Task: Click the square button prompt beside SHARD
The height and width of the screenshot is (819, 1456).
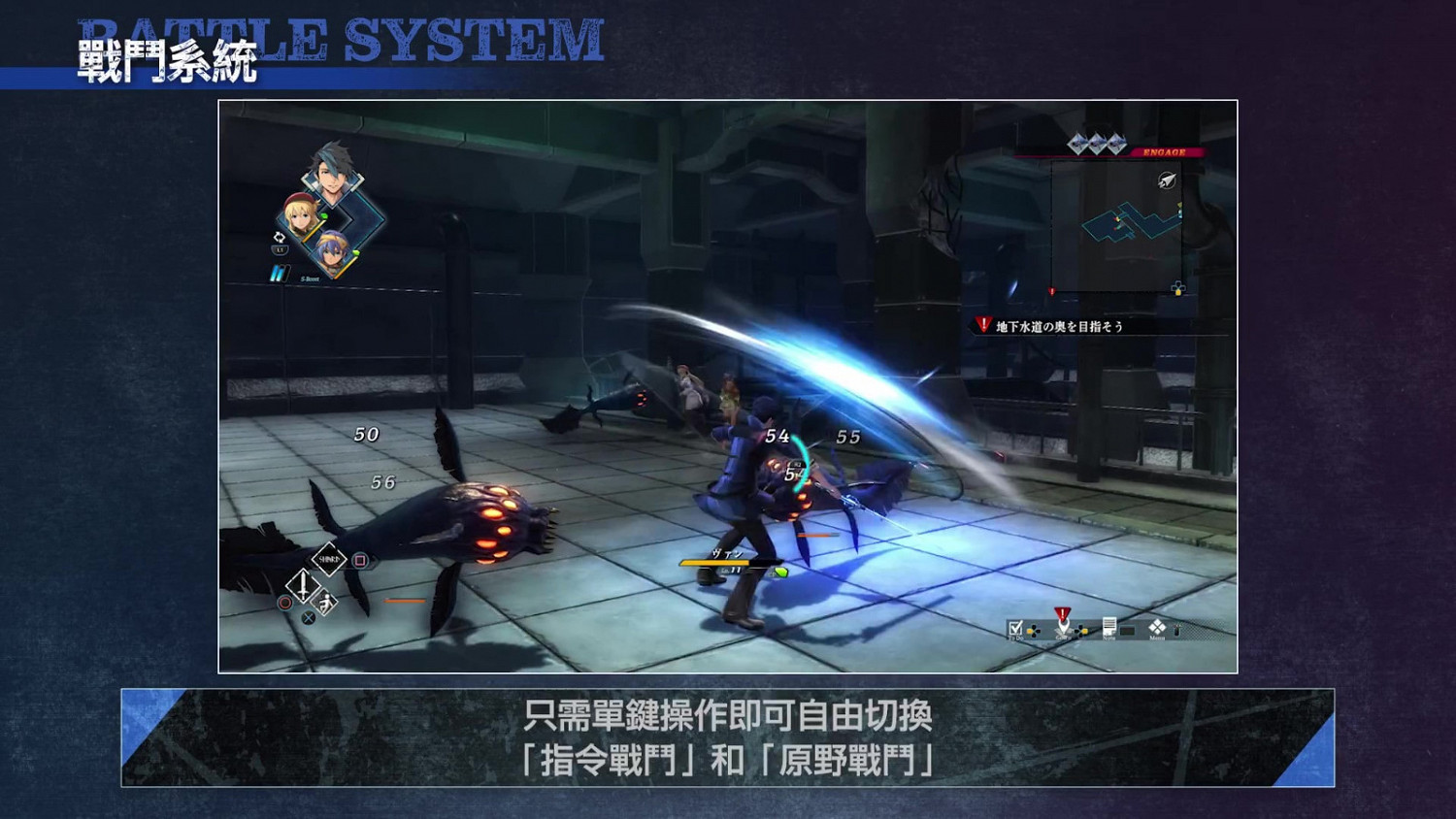Action: pyautogui.click(x=361, y=561)
